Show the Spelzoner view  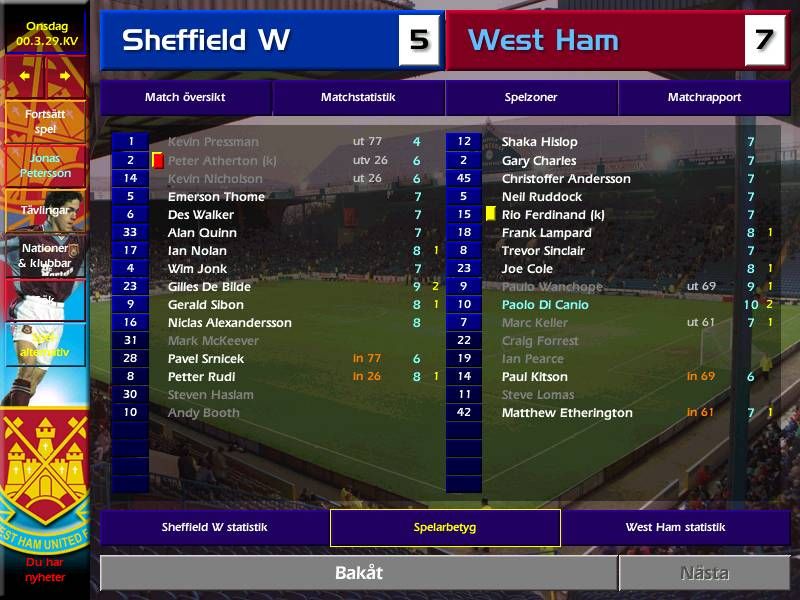tap(531, 98)
